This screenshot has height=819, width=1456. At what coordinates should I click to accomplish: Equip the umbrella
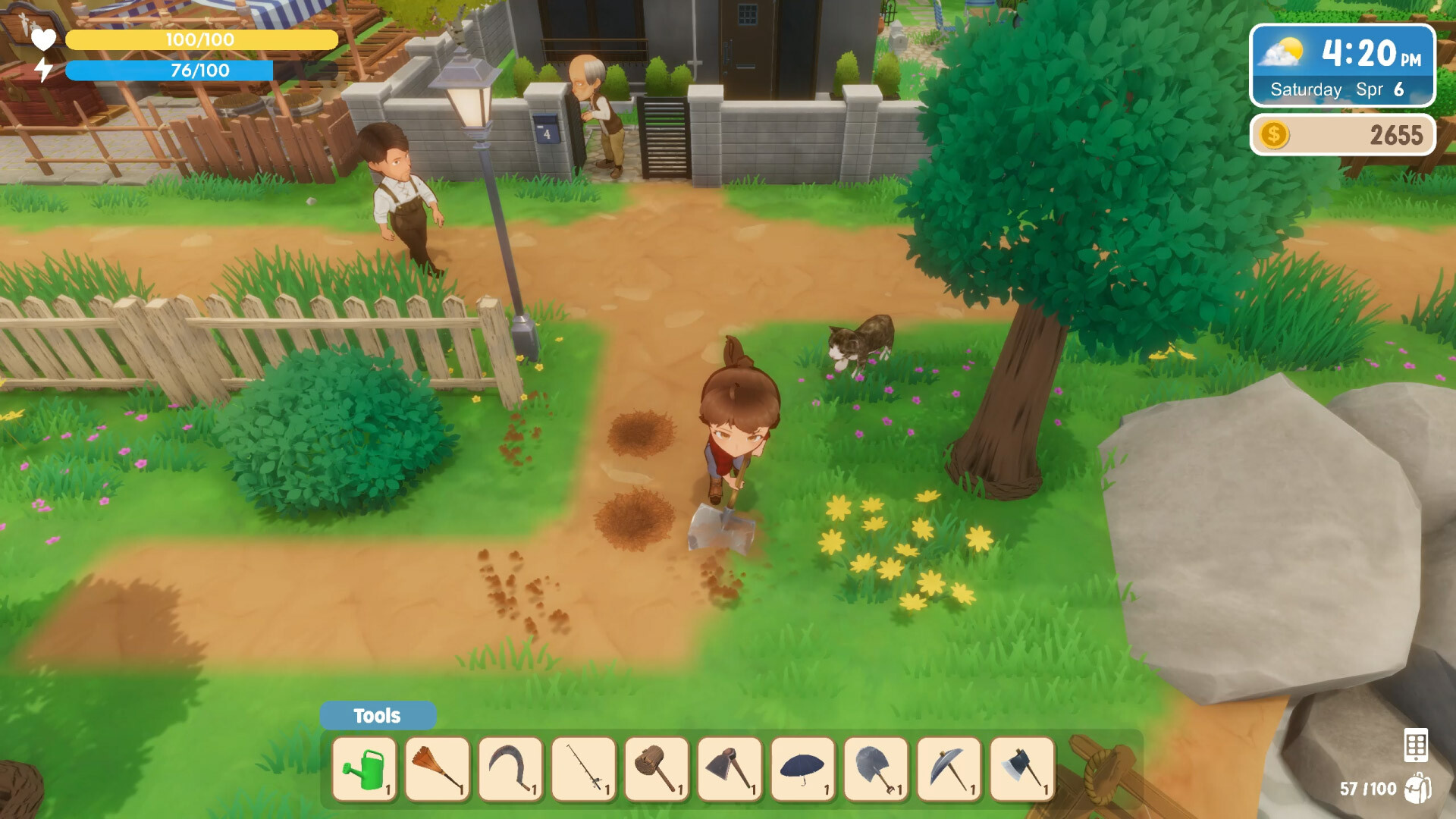coord(802,768)
